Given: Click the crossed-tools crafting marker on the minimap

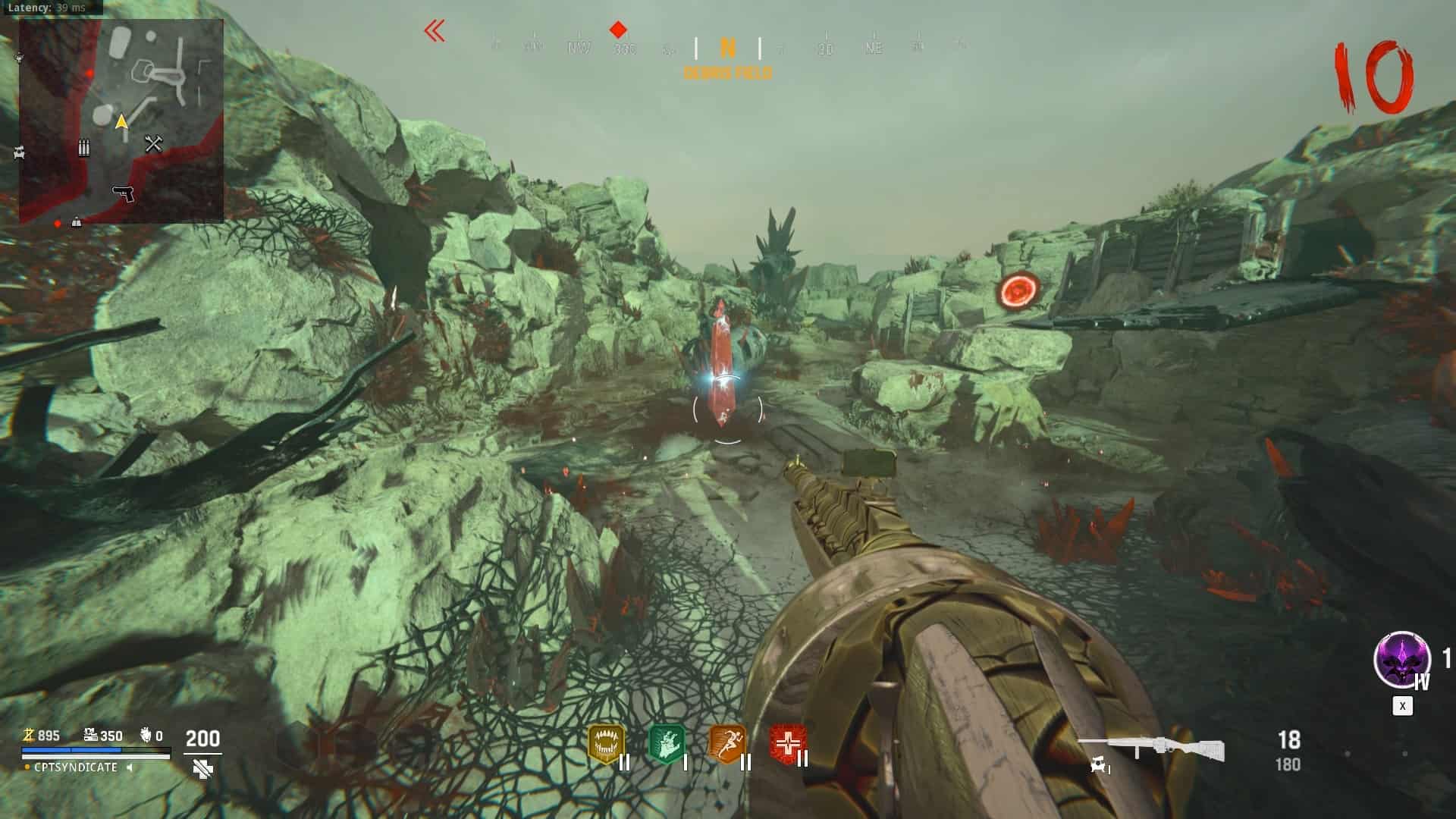Looking at the screenshot, I should pyautogui.click(x=154, y=143).
